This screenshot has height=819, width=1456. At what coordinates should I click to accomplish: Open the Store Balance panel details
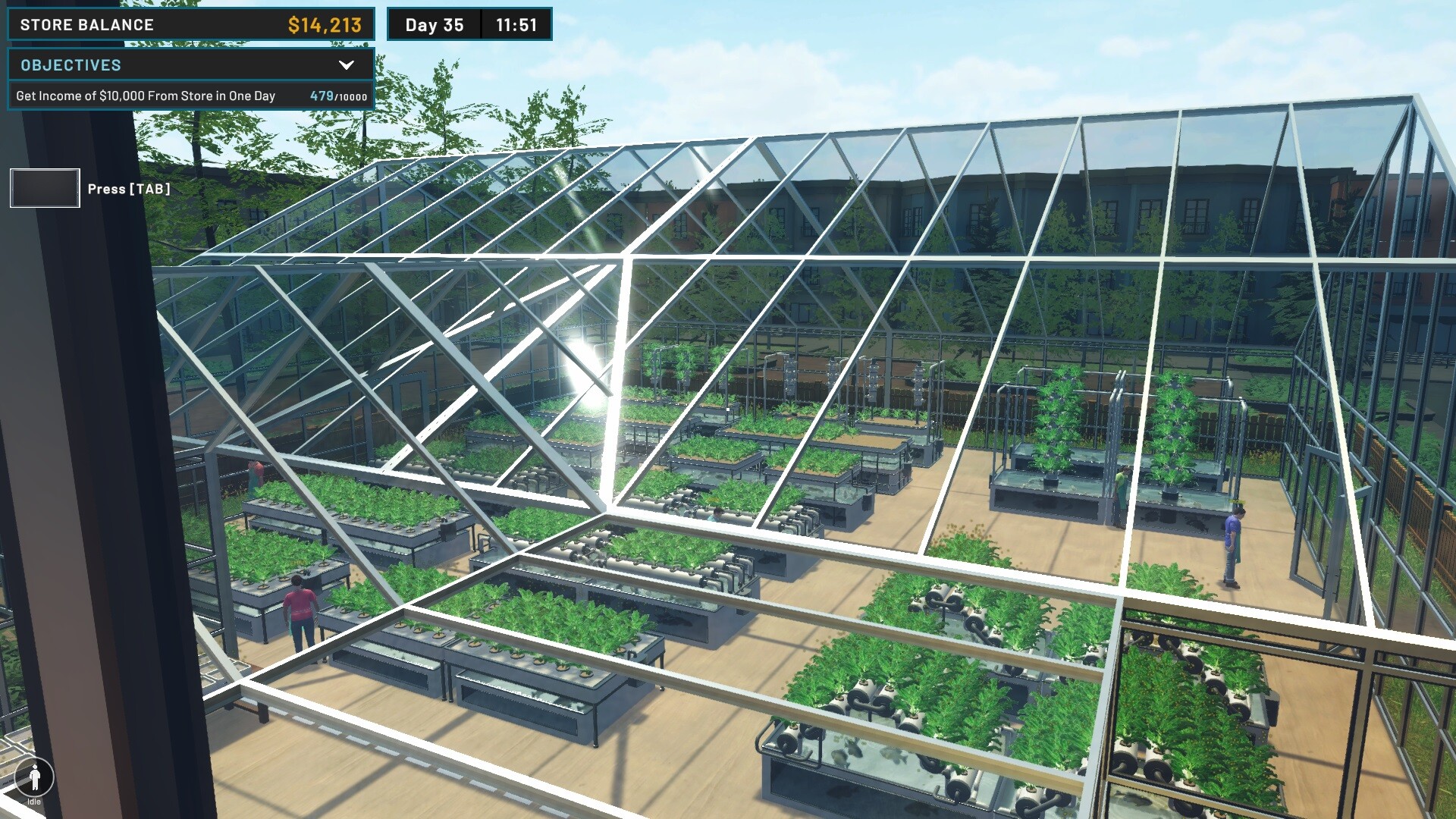(190, 24)
